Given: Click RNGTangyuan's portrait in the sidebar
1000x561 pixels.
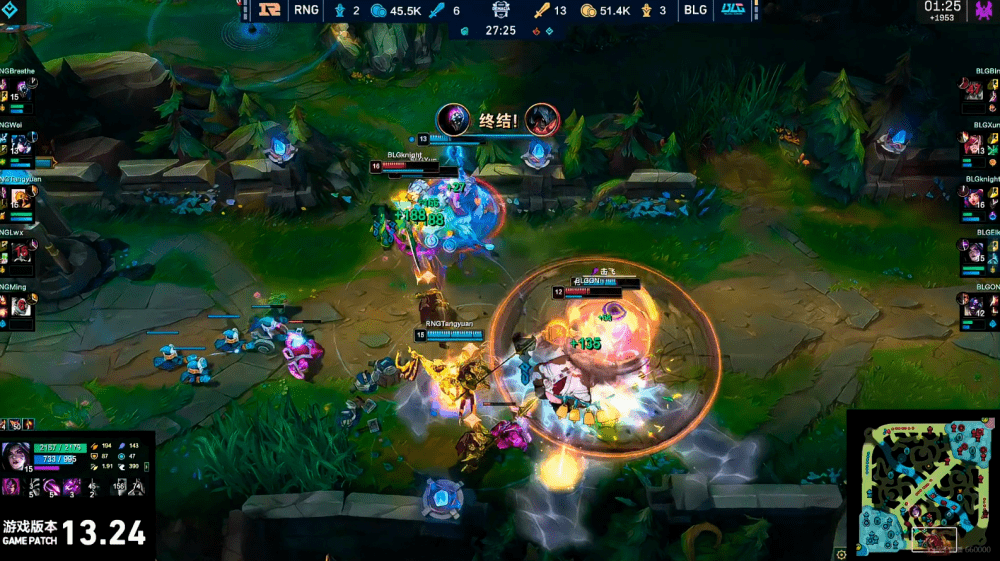Looking at the screenshot, I should [21, 199].
